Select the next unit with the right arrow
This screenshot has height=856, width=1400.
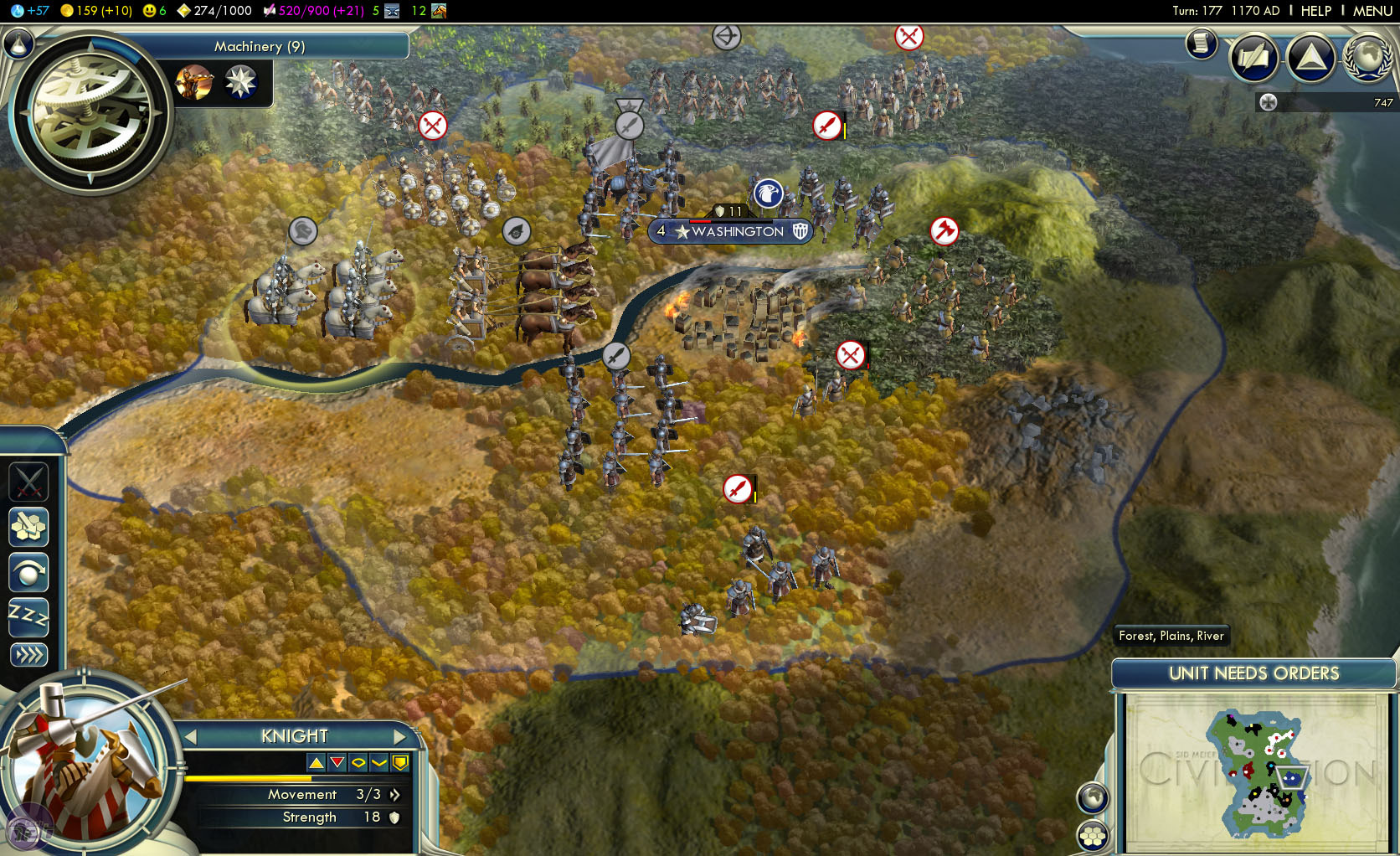[400, 736]
